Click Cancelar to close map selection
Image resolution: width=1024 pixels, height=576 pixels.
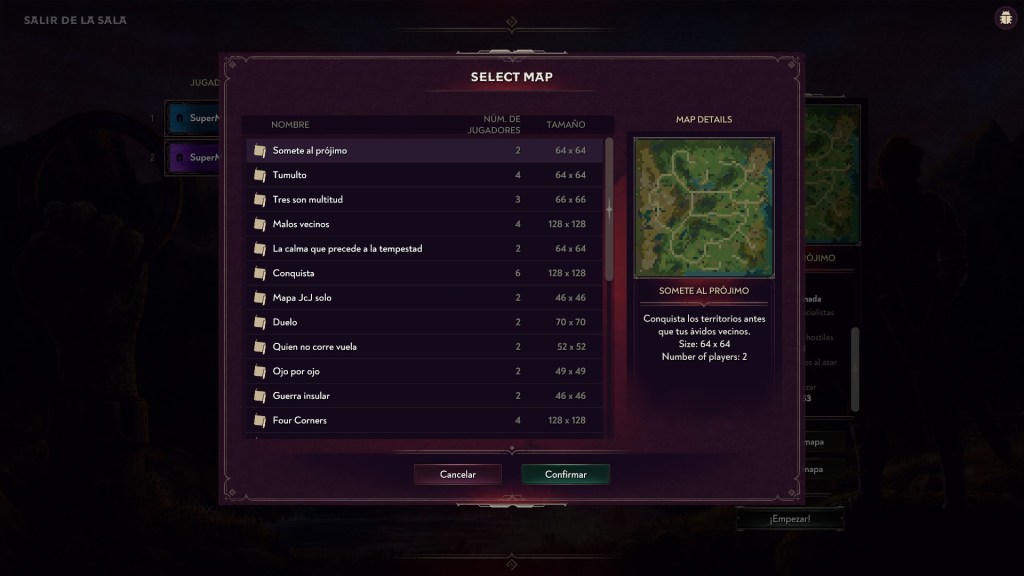point(458,474)
